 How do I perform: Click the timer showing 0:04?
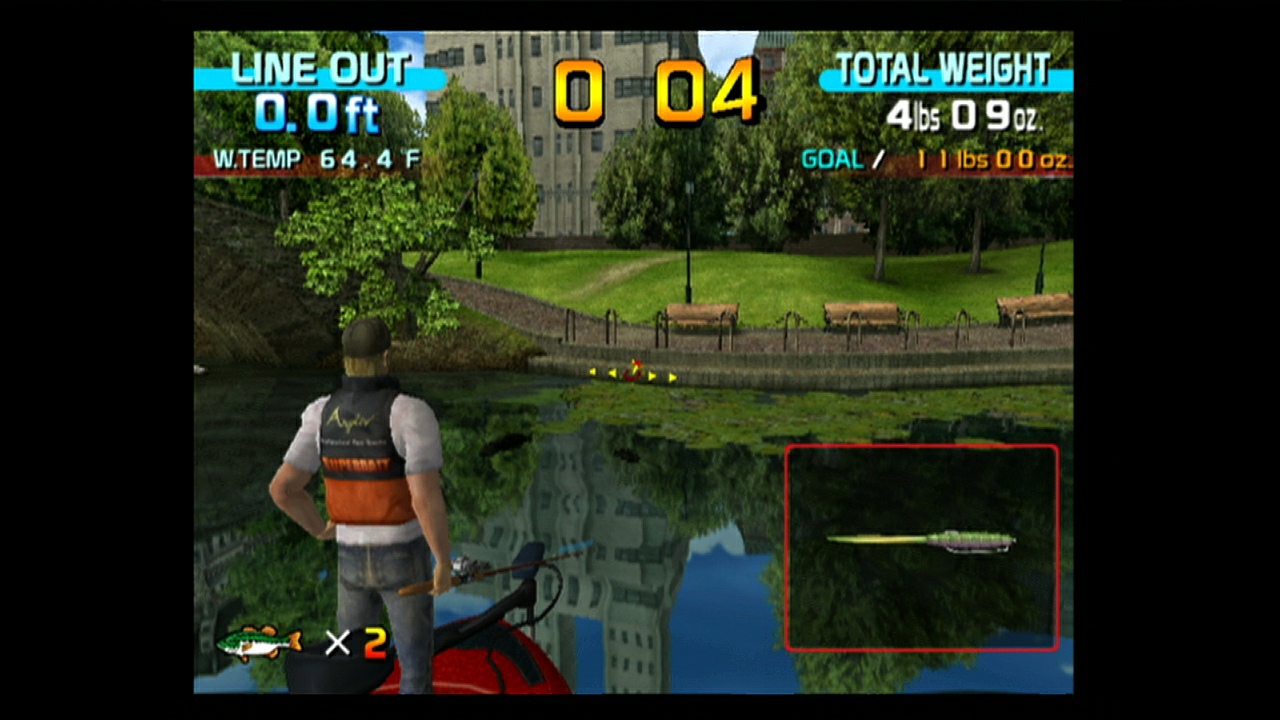(x=655, y=90)
